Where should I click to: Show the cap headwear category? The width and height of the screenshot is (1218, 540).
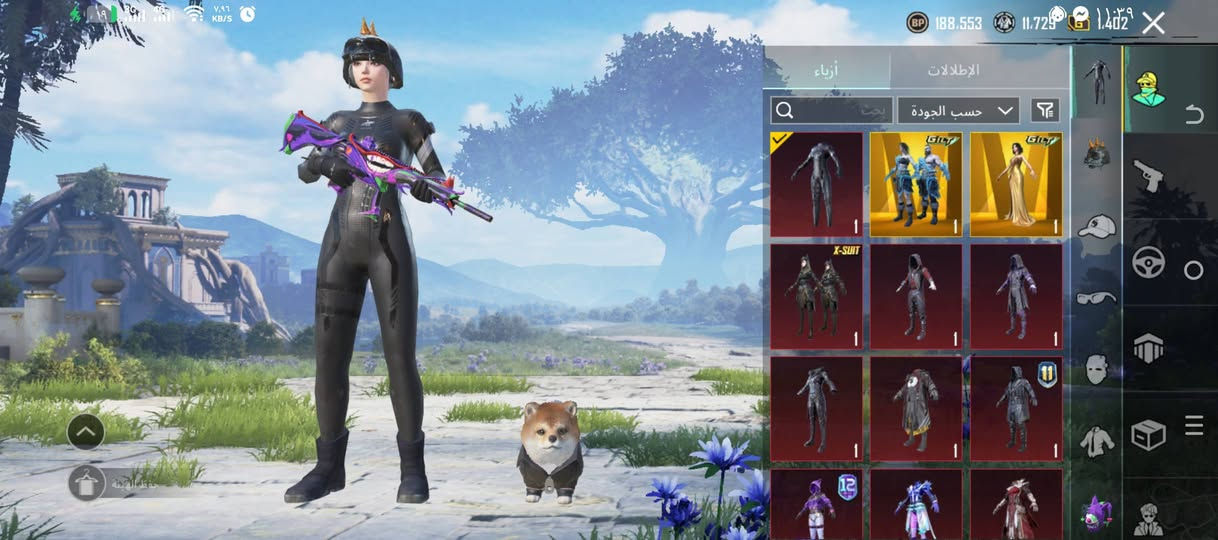tap(1096, 226)
